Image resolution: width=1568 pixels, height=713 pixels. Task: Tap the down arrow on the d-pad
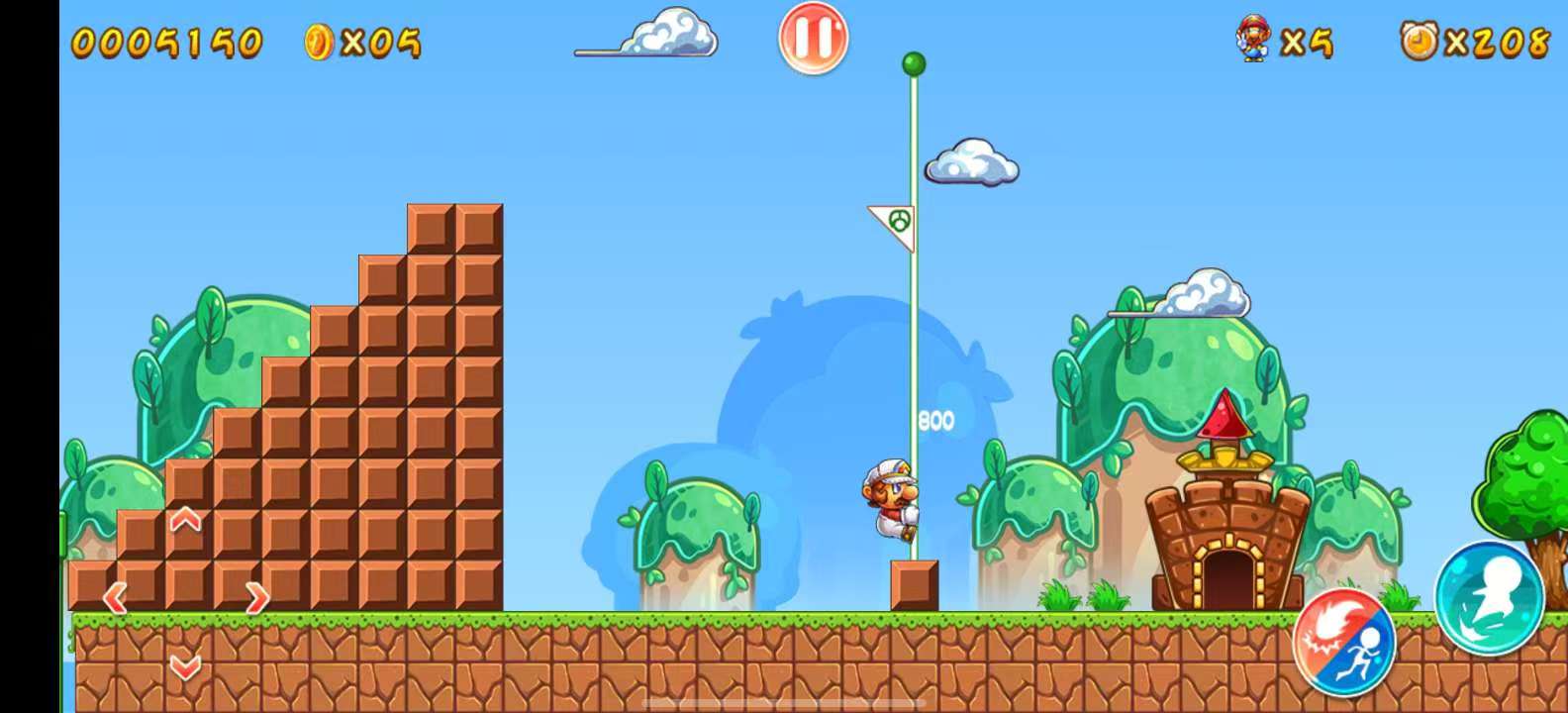pyautogui.click(x=186, y=666)
